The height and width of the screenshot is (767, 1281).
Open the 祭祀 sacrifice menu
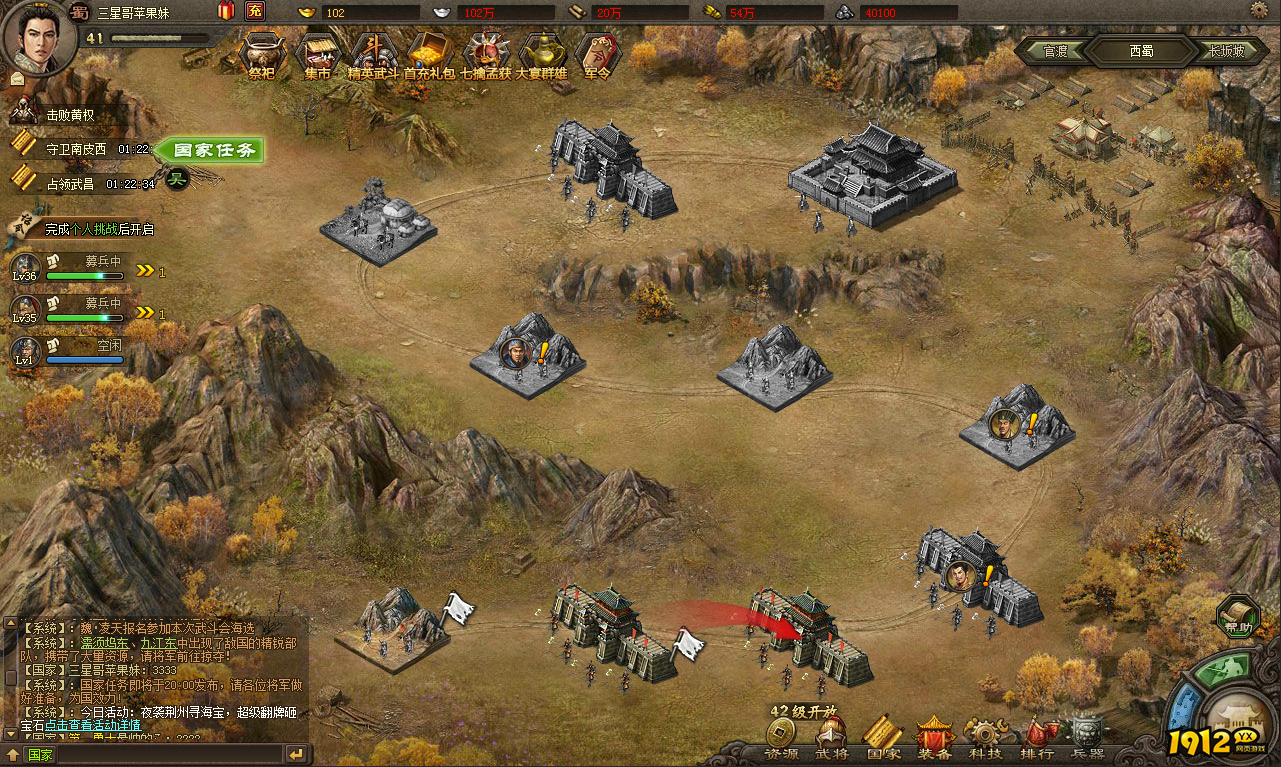261,54
